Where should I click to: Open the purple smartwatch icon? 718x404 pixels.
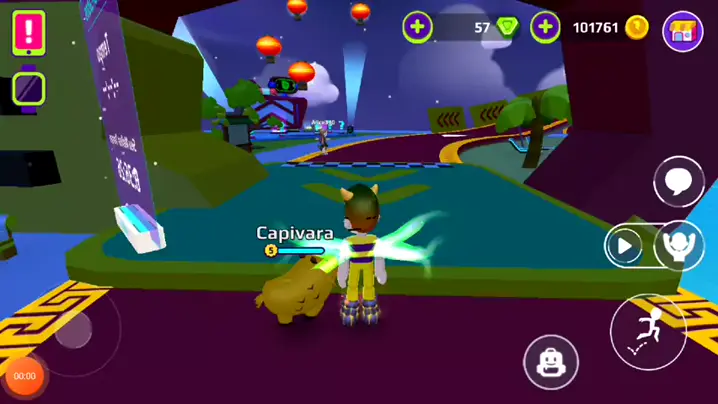pyautogui.click(x=29, y=88)
